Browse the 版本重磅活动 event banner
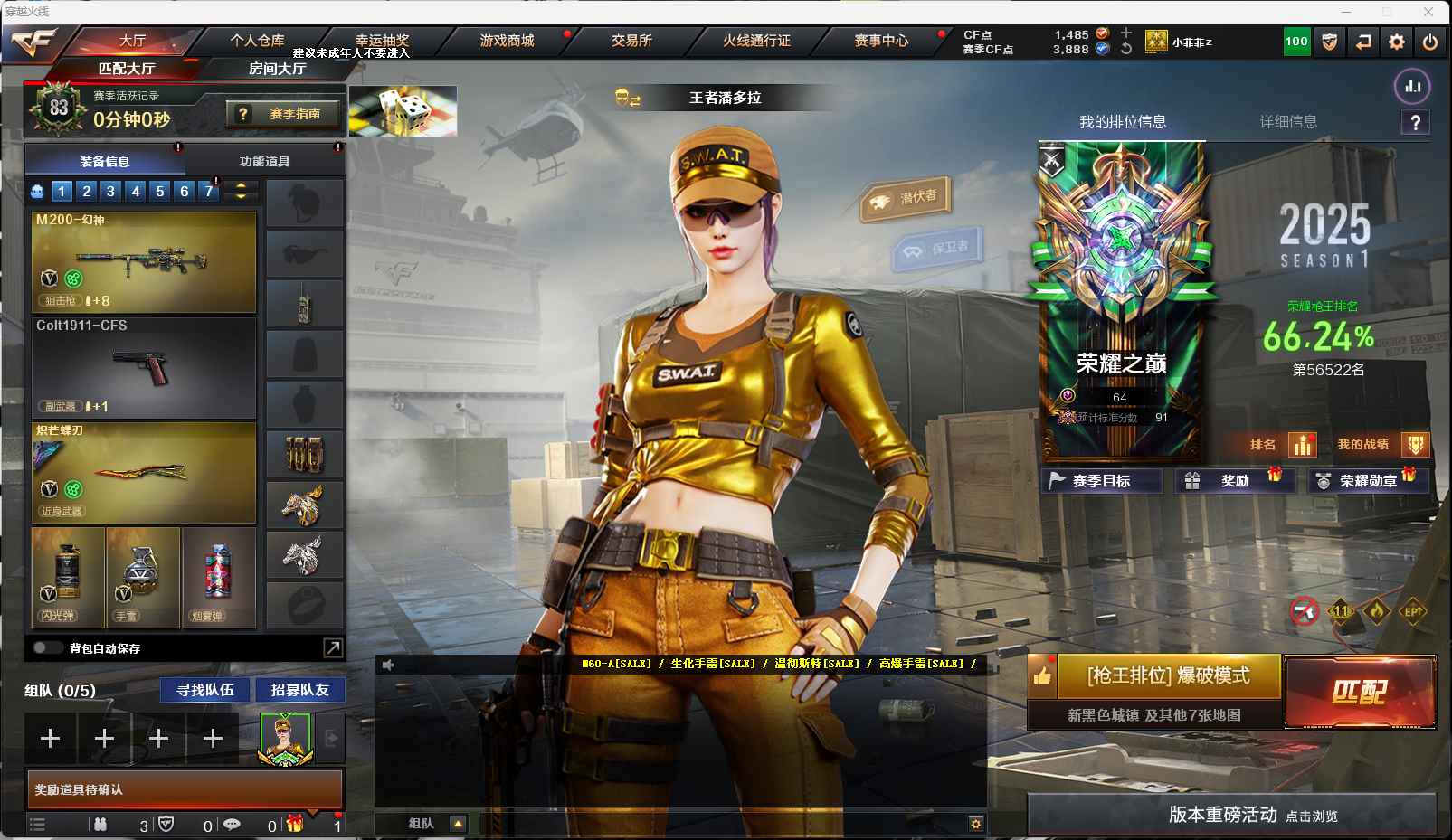Image resolution: width=1452 pixels, height=840 pixels. coord(1231,815)
